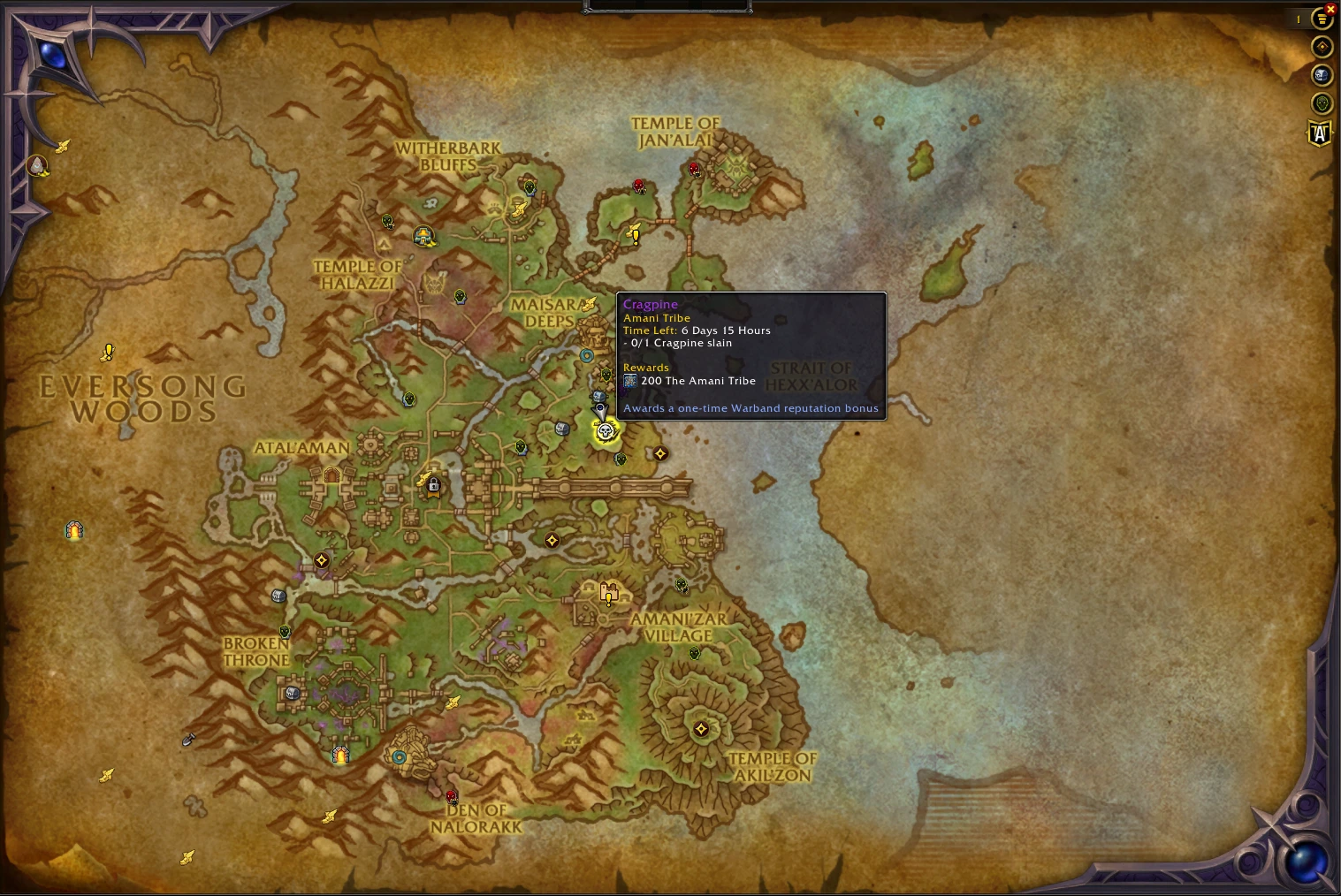The width and height of the screenshot is (1341, 896).
Task: Click the locked treasure icon near Atal'Aman
Action: 432,485
